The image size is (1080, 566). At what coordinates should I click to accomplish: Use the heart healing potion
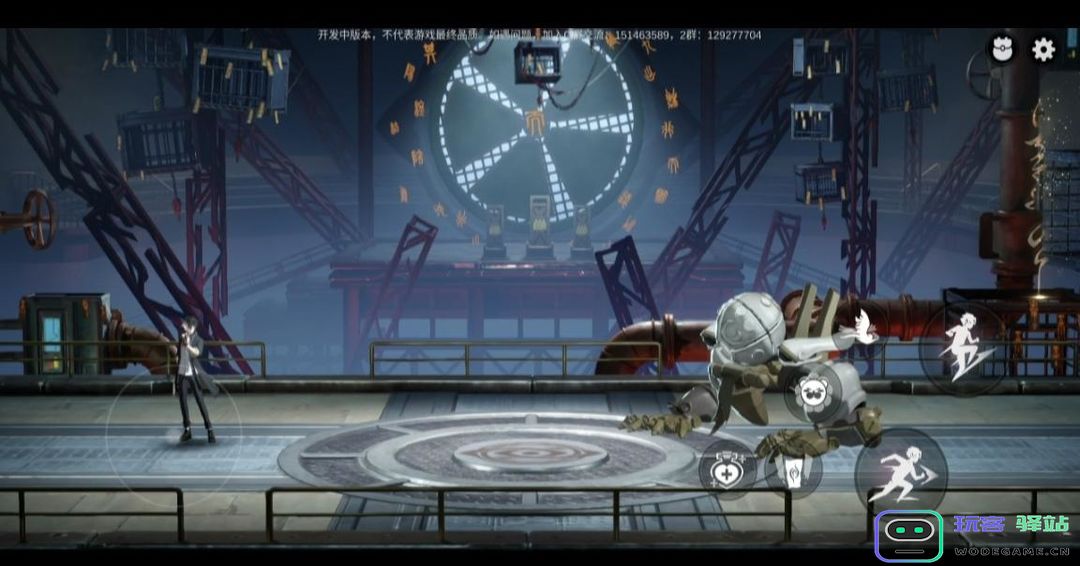point(727,468)
